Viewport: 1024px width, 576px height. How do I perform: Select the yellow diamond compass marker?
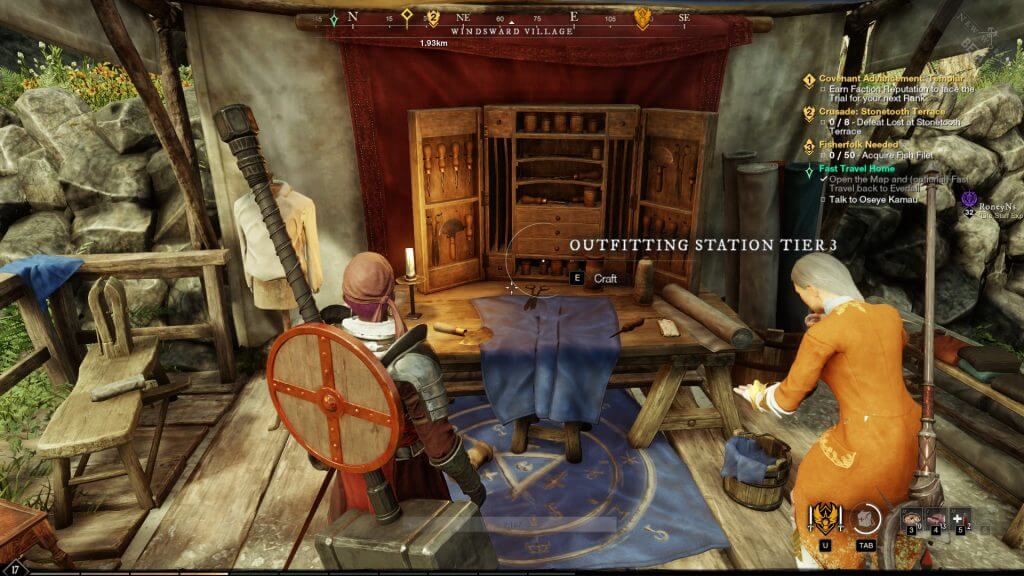coord(407,16)
